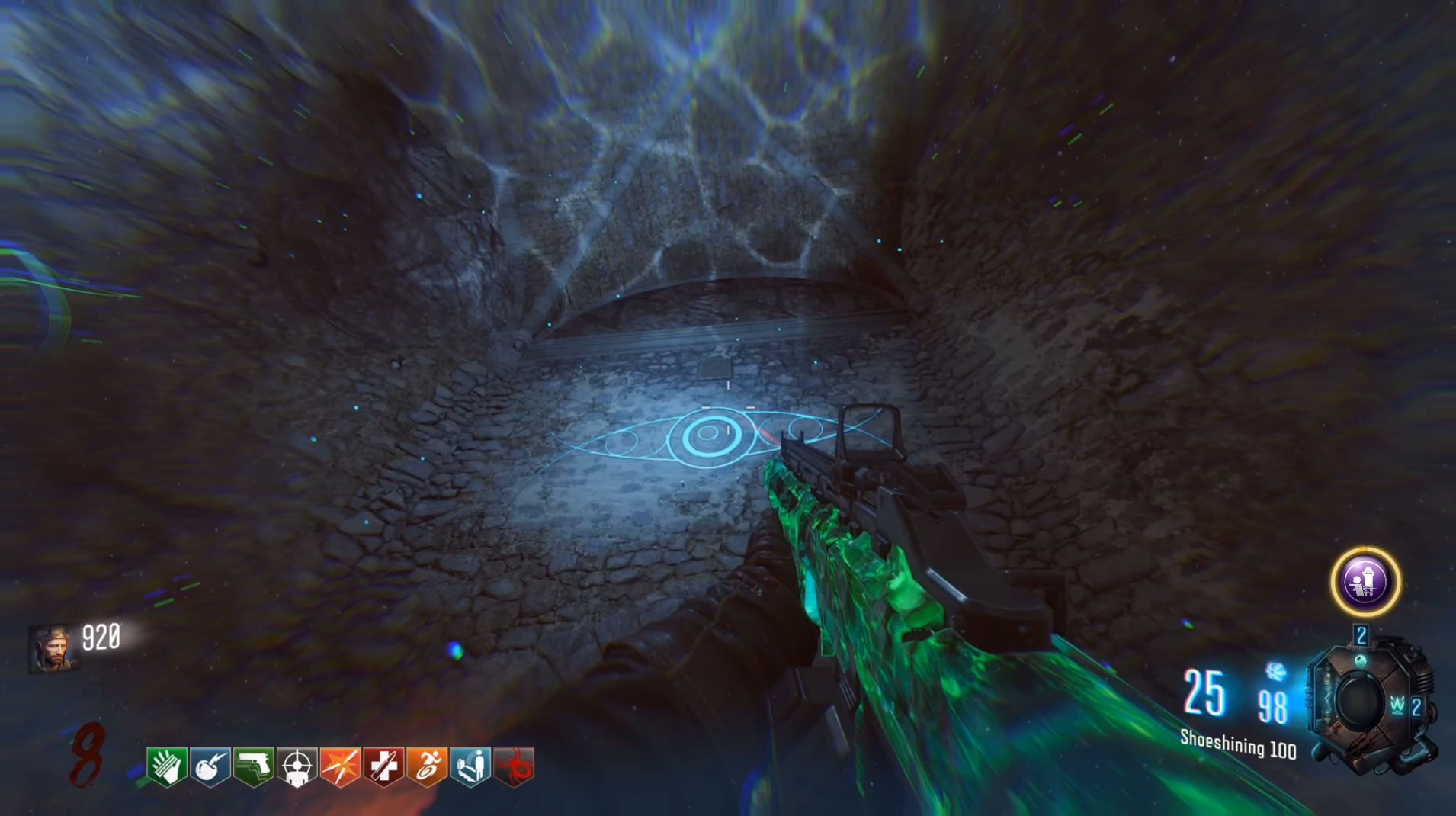1456x816 pixels.
Task: Click the blue gravestone perk icon
Action: tap(470, 766)
